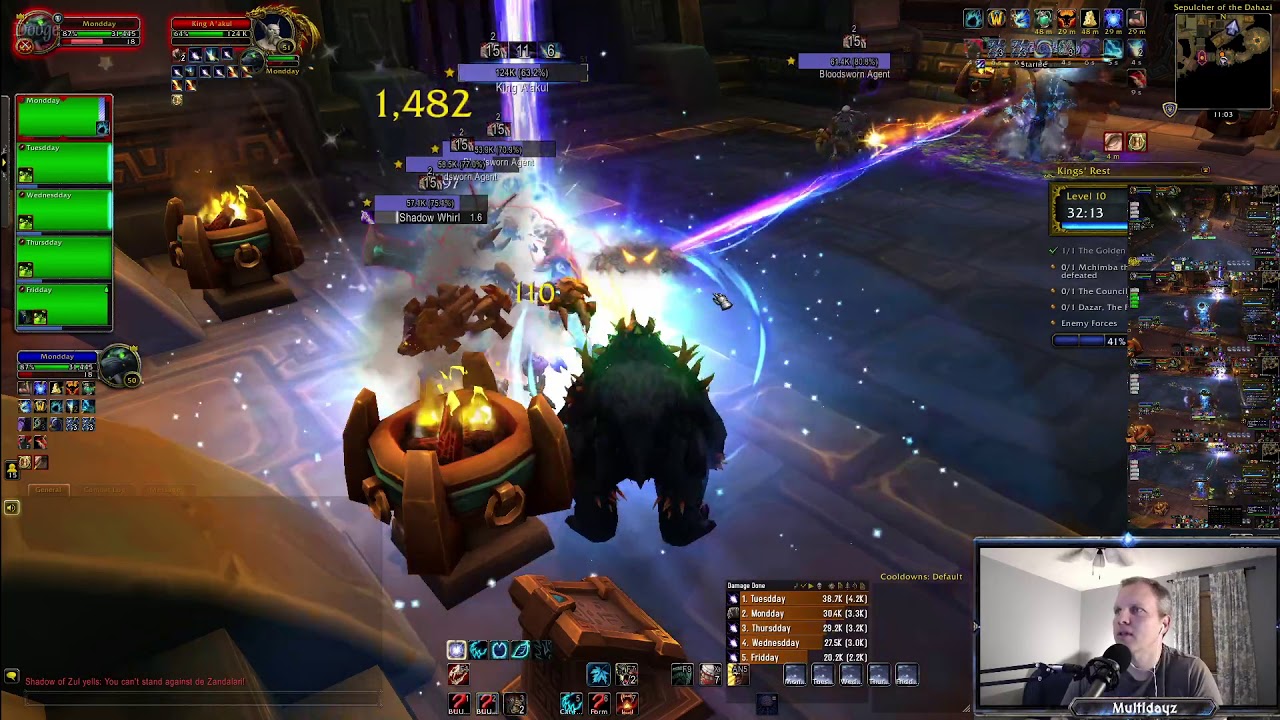This screenshot has width=1280, height=720.
Task: Click Fridday's party frame
Action: tap(64, 306)
